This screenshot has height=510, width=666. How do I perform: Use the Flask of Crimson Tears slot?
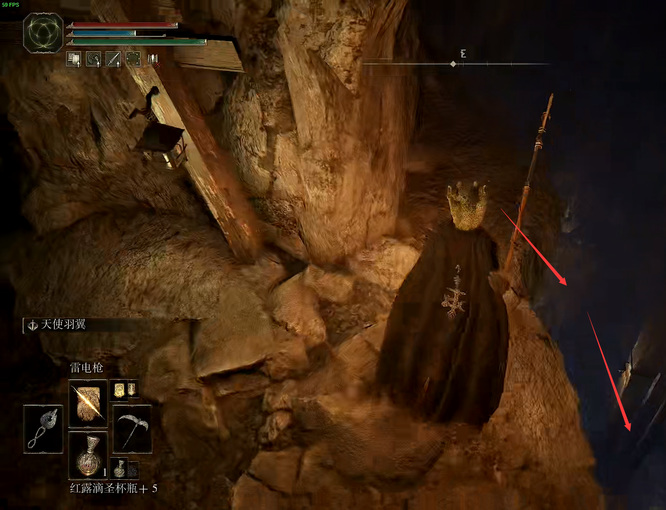[x=87, y=455]
